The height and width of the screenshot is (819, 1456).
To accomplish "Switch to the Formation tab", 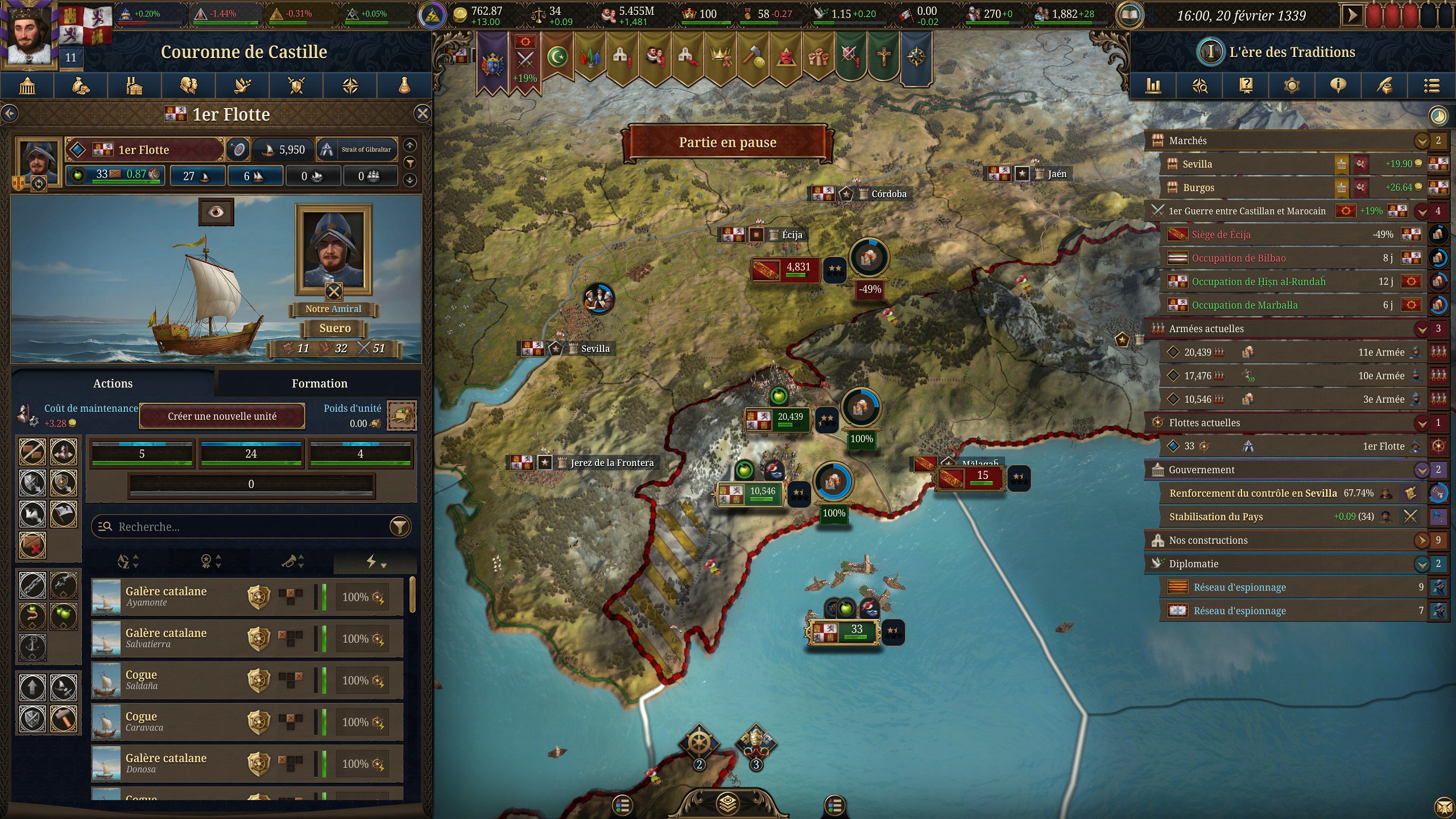I will pyautogui.click(x=319, y=383).
